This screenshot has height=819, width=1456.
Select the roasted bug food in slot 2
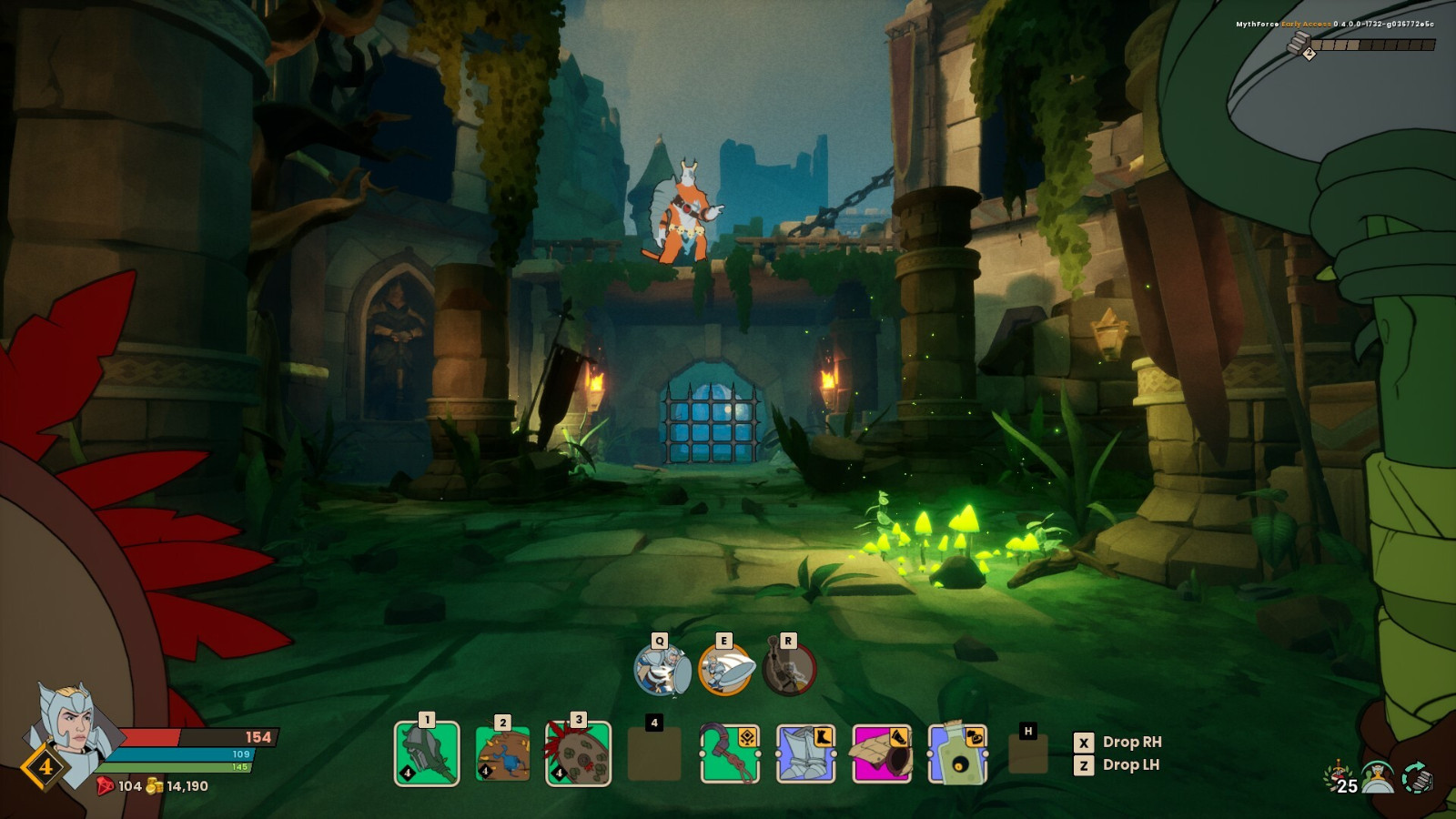coord(501,753)
